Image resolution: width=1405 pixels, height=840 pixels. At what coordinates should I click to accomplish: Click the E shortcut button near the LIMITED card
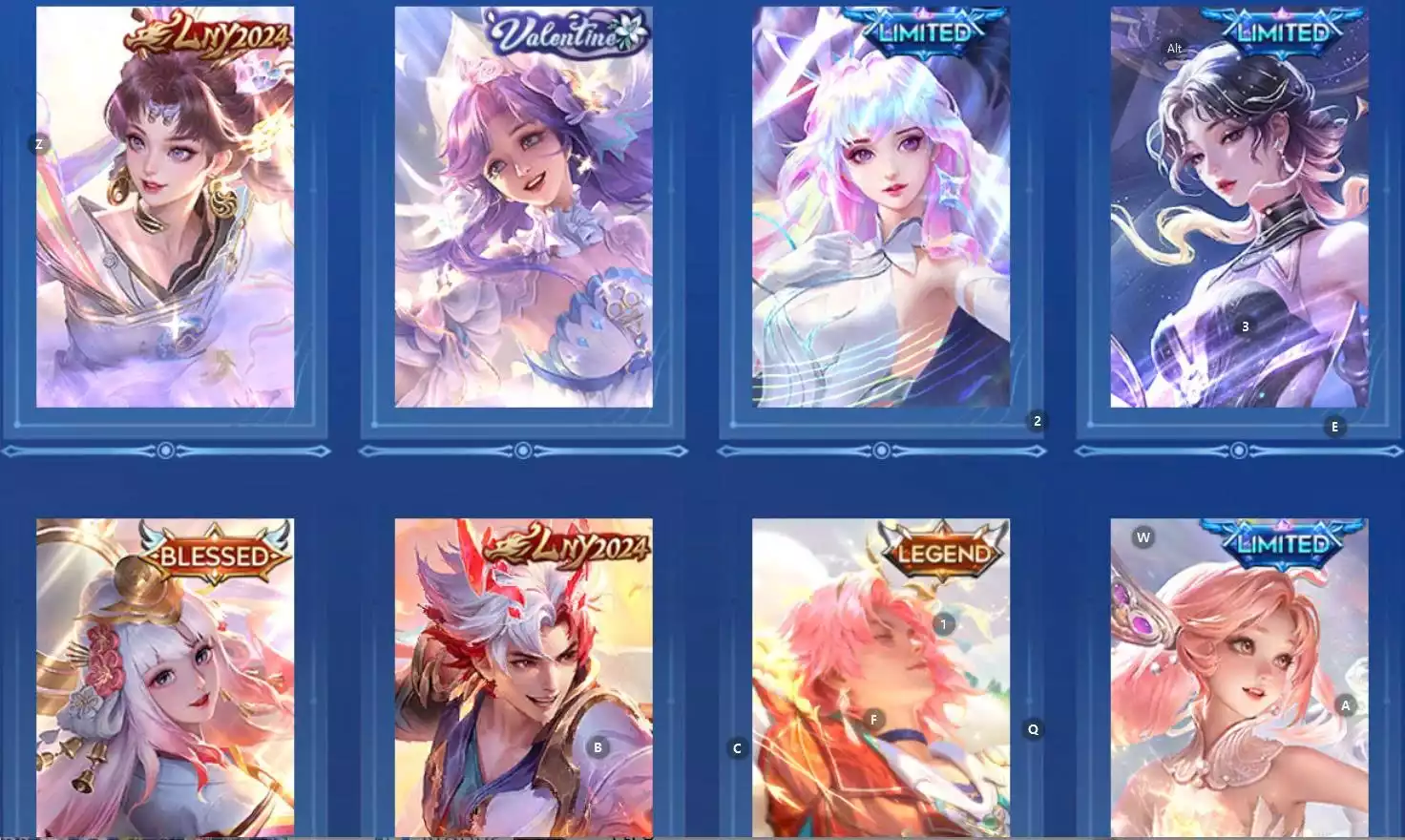[1334, 427]
